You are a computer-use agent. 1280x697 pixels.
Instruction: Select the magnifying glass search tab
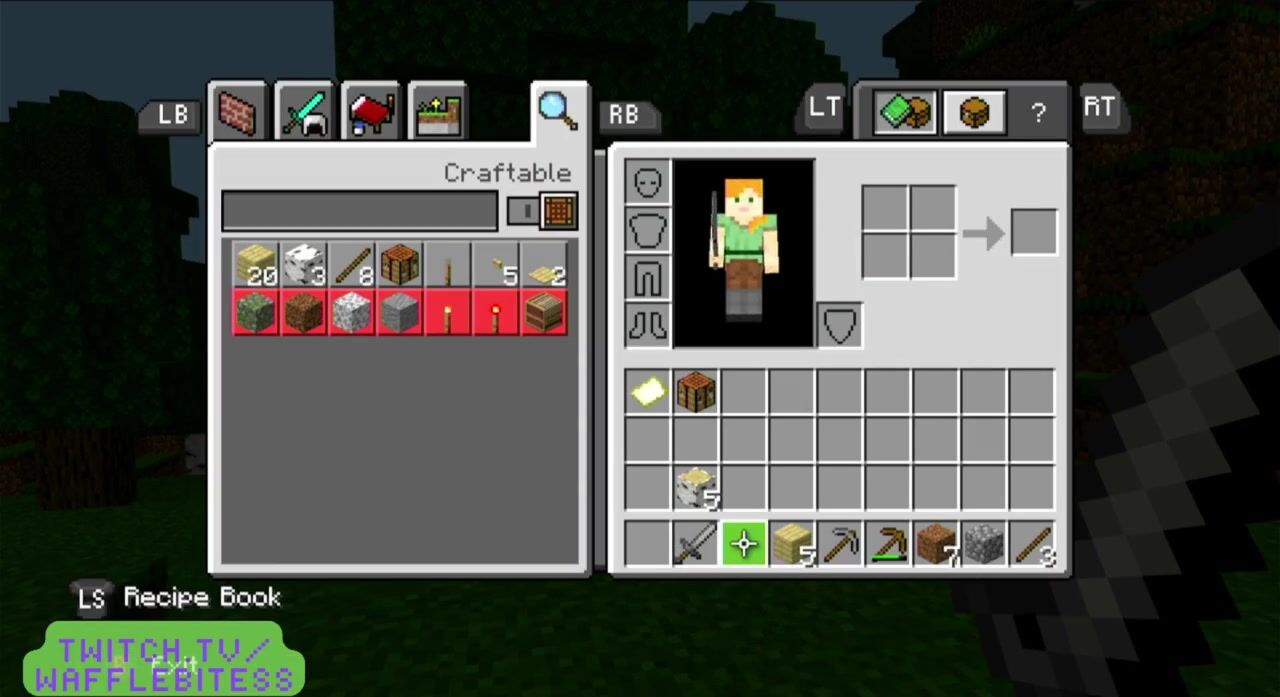[557, 110]
